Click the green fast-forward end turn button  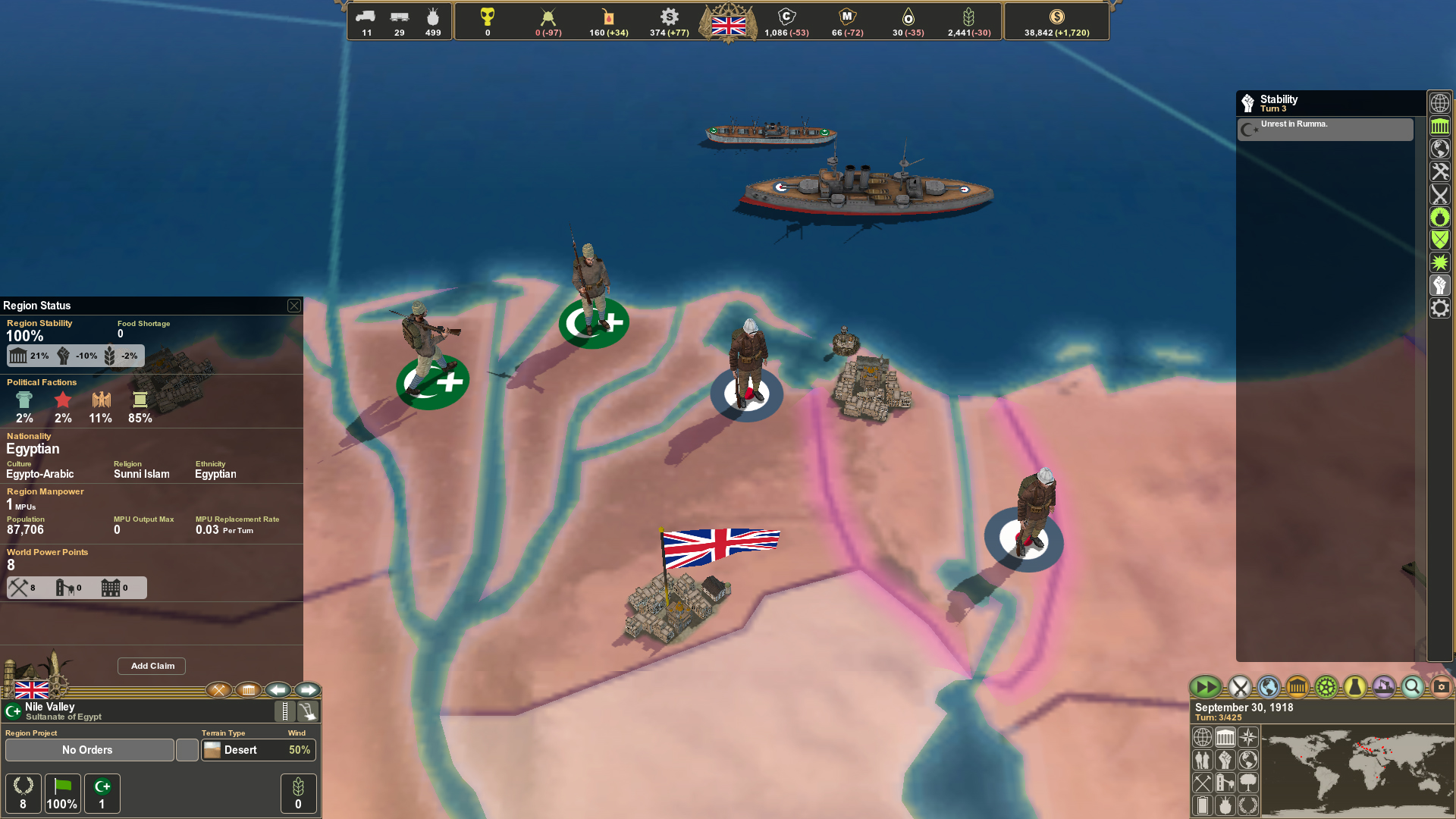tap(1205, 687)
